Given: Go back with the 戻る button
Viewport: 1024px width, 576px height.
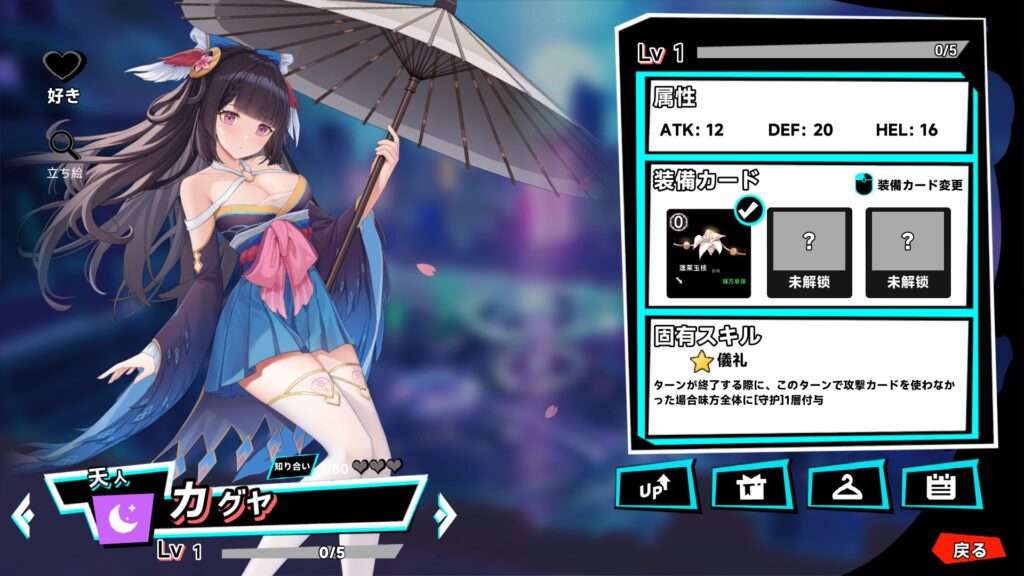Looking at the screenshot, I should [968, 550].
